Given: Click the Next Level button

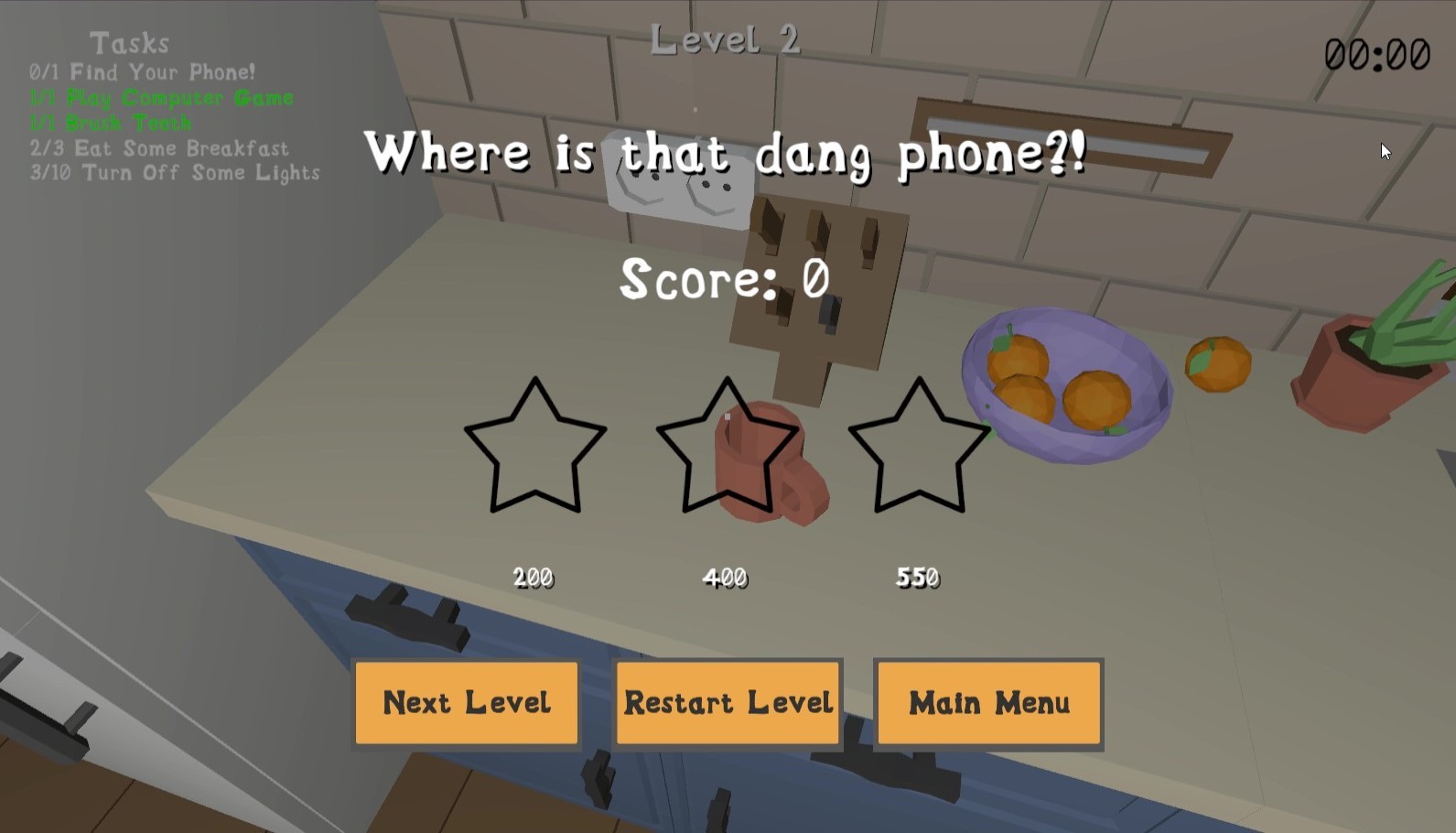Looking at the screenshot, I should (x=467, y=703).
